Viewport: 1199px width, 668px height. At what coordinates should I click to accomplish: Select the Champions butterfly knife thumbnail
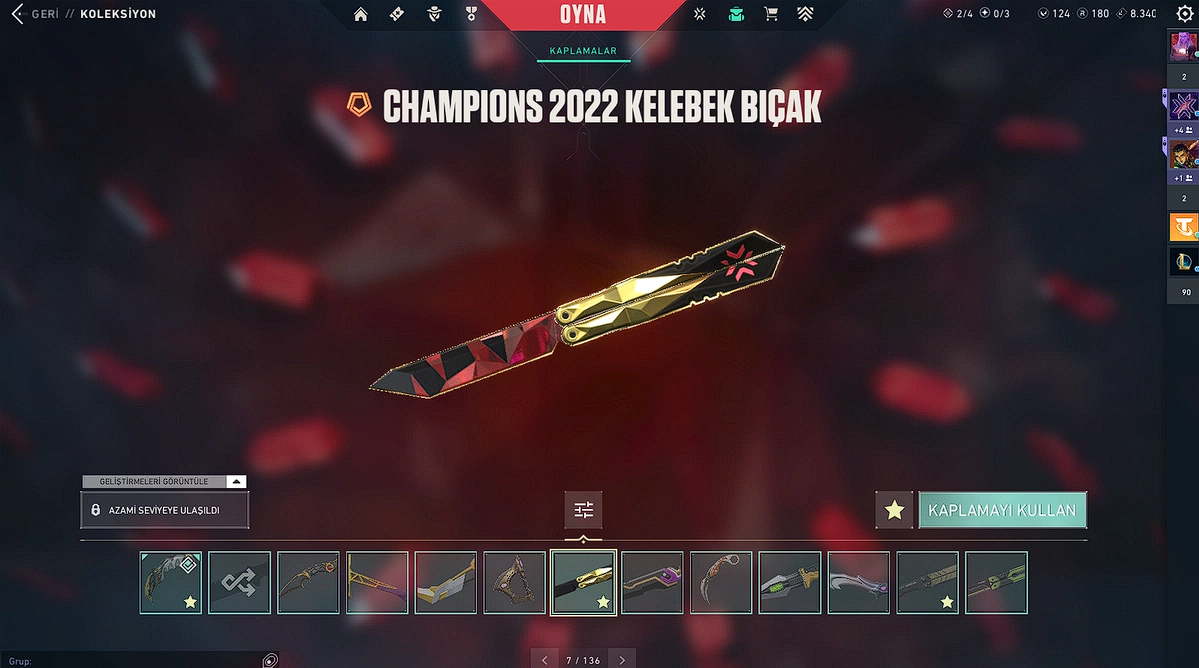(x=583, y=582)
